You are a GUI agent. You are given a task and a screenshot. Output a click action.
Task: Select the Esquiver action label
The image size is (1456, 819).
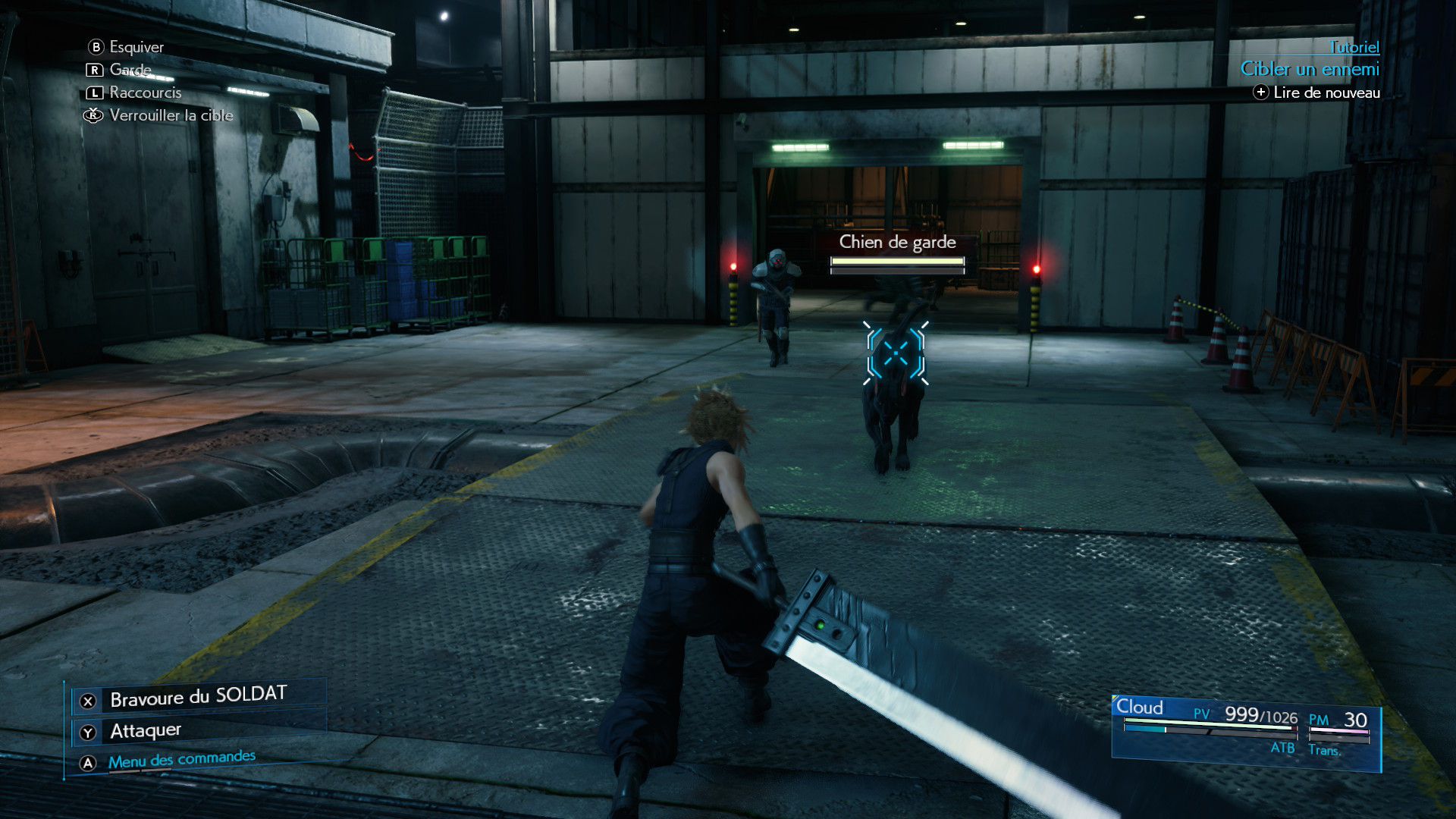(136, 47)
